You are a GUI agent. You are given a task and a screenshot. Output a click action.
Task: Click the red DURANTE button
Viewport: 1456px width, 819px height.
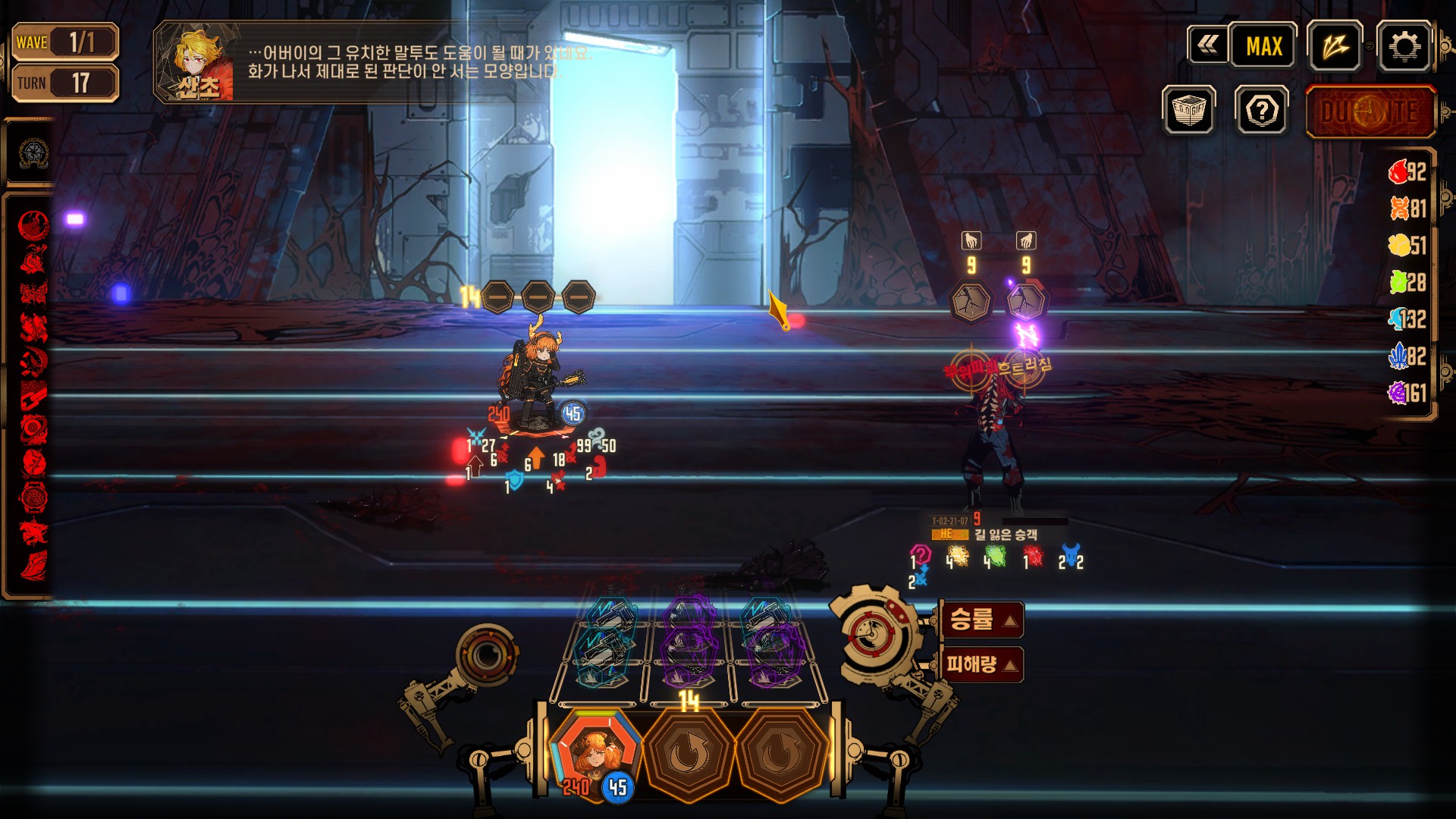pos(1370,112)
